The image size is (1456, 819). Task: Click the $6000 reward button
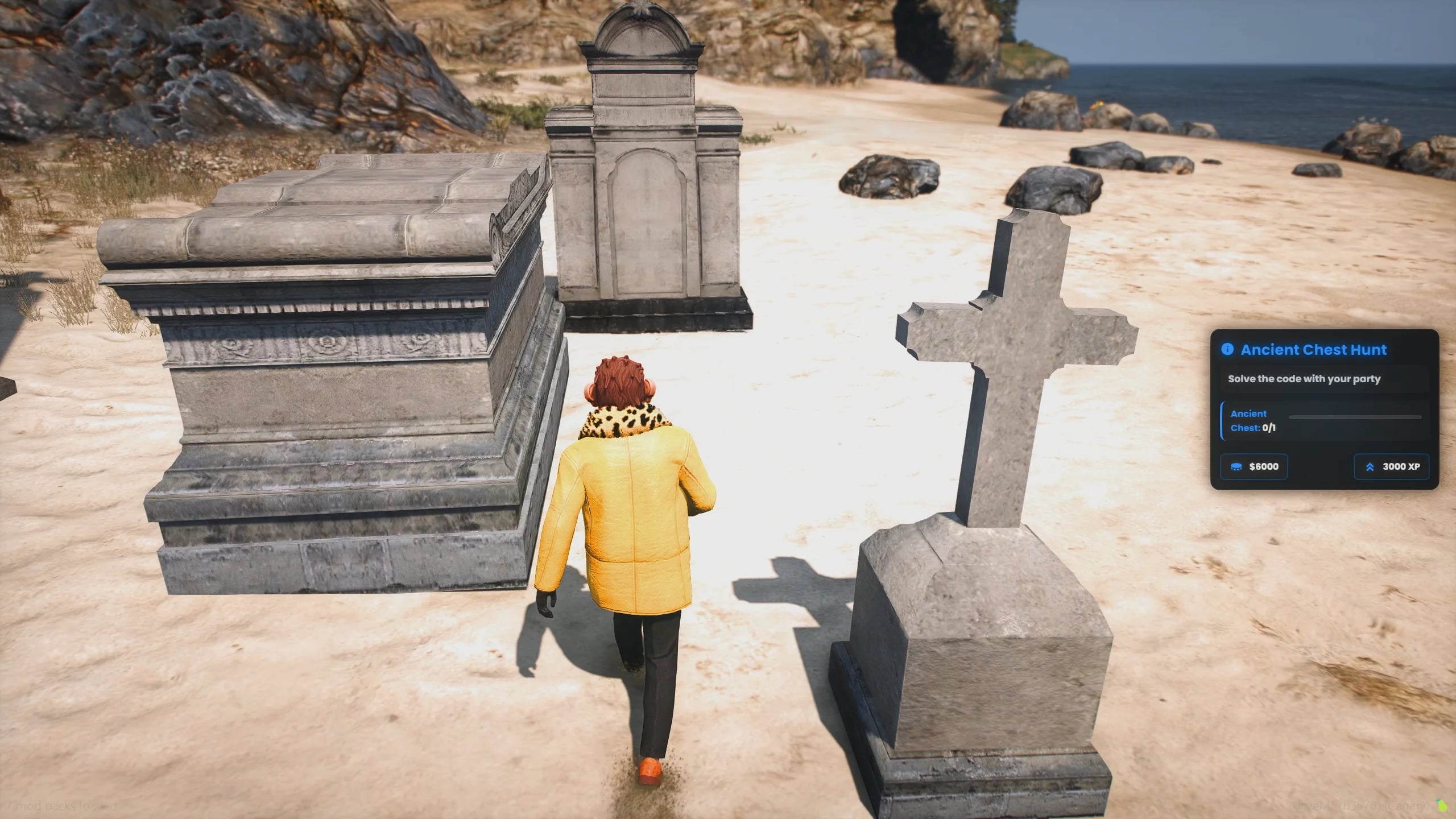[1254, 466]
